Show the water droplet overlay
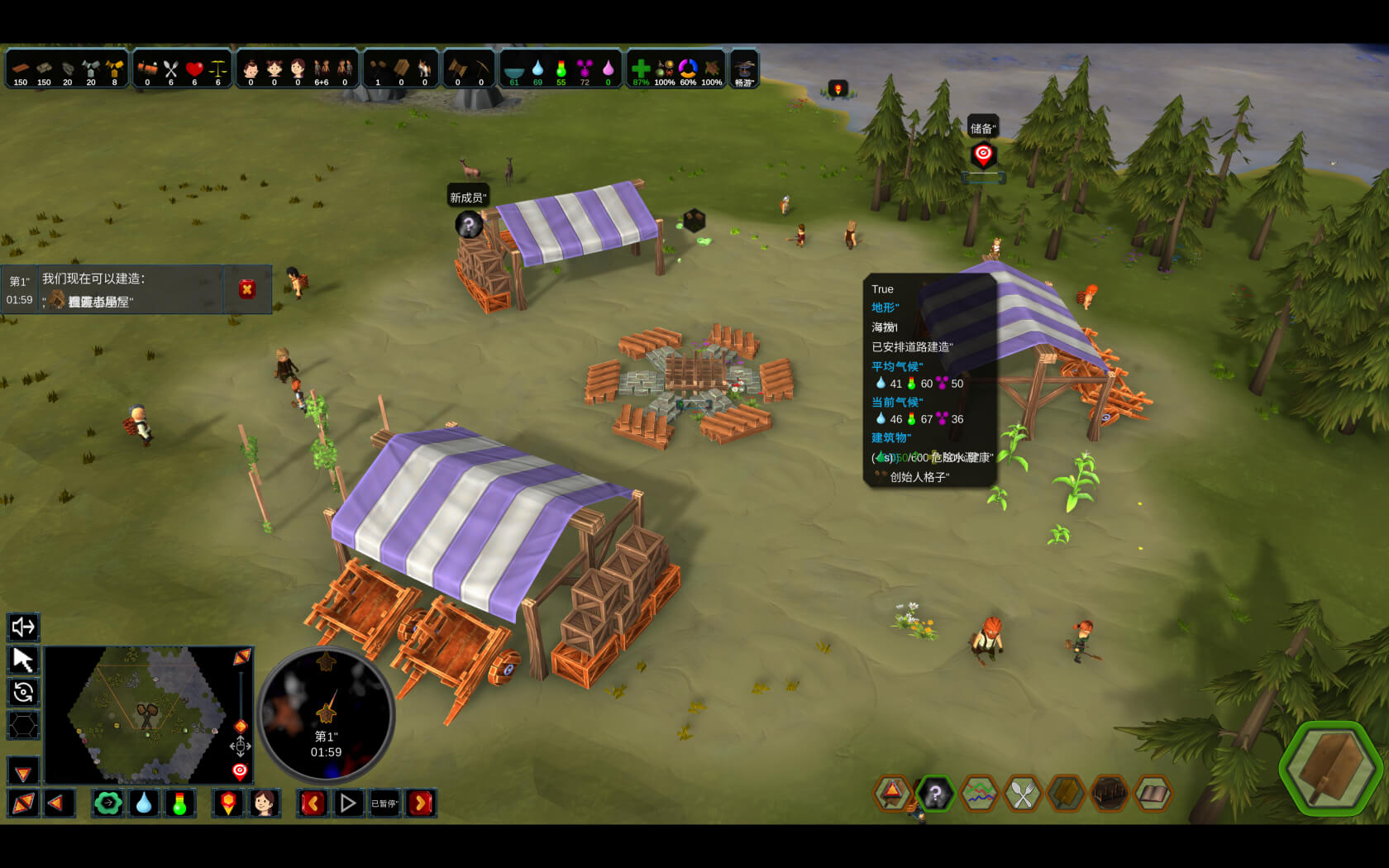Viewport: 1389px width, 868px height. 144,803
